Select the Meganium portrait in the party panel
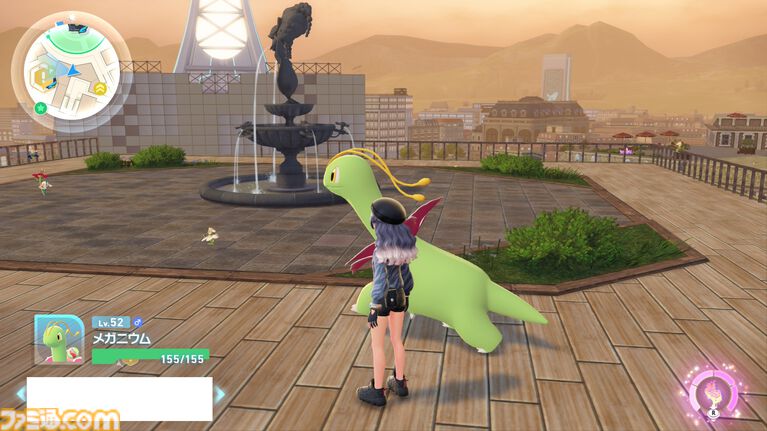The width and height of the screenshot is (767, 431). (58, 339)
